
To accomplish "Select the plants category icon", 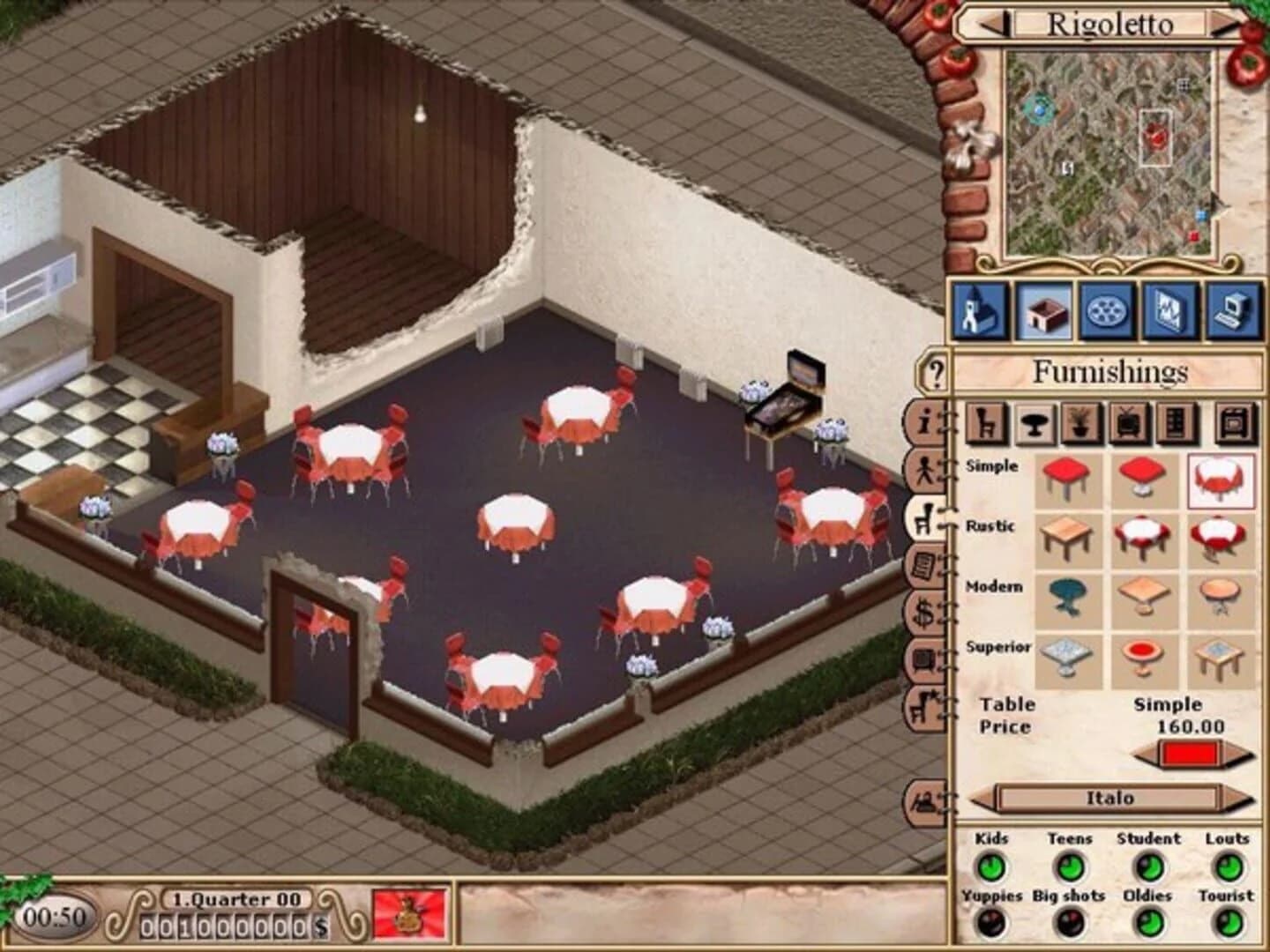I will [x=1079, y=421].
